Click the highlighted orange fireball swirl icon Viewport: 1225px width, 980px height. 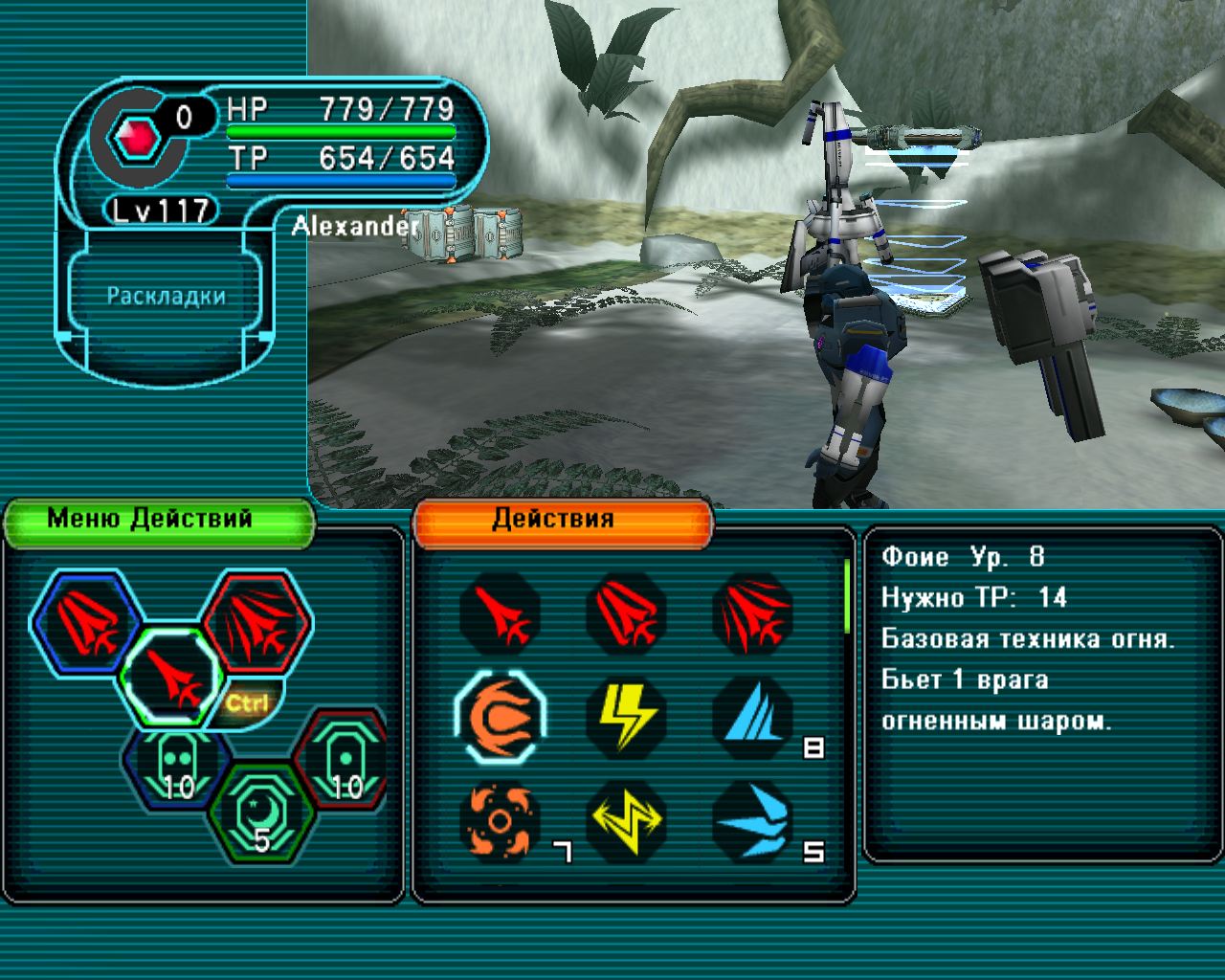point(500,717)
